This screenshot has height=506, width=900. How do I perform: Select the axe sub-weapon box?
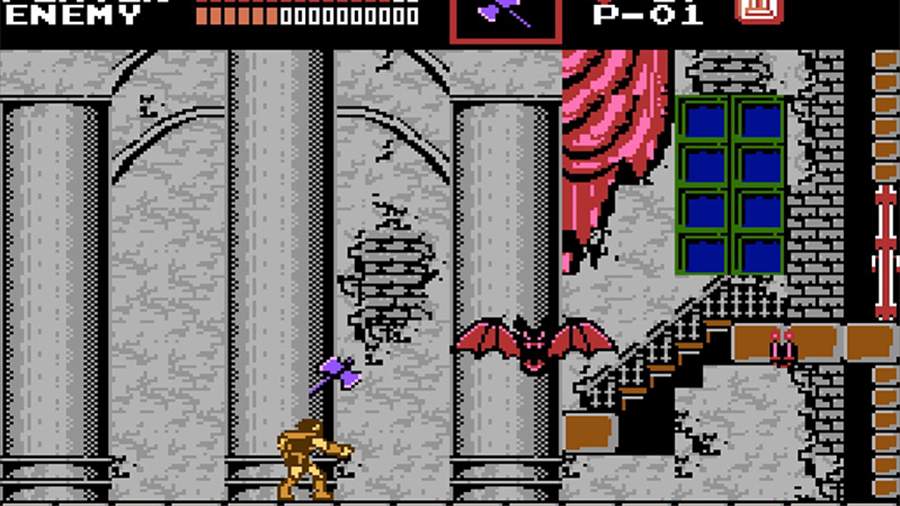(x=504, y=18)
